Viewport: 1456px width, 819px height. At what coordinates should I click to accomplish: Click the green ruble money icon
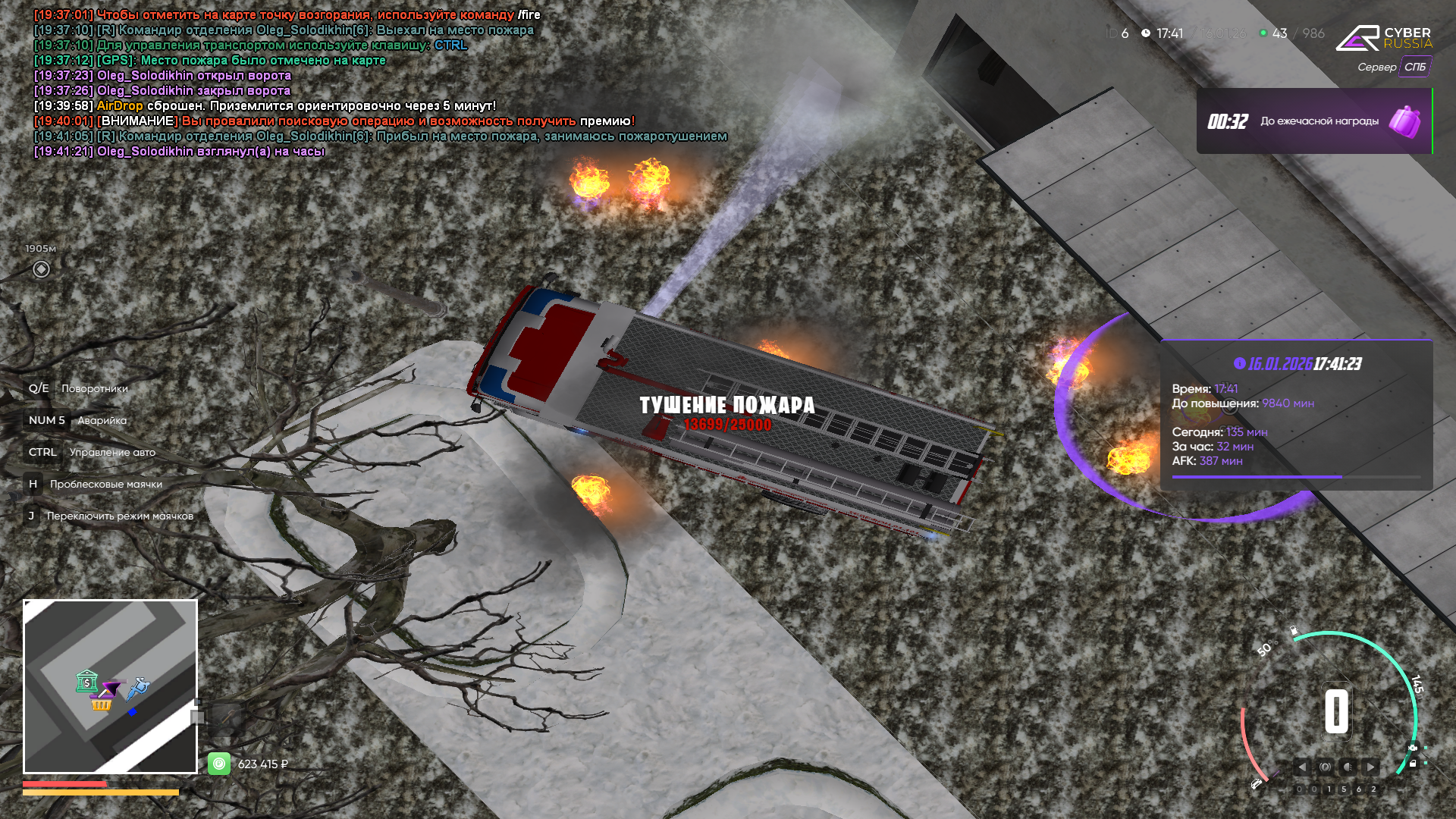coord(219,764)
